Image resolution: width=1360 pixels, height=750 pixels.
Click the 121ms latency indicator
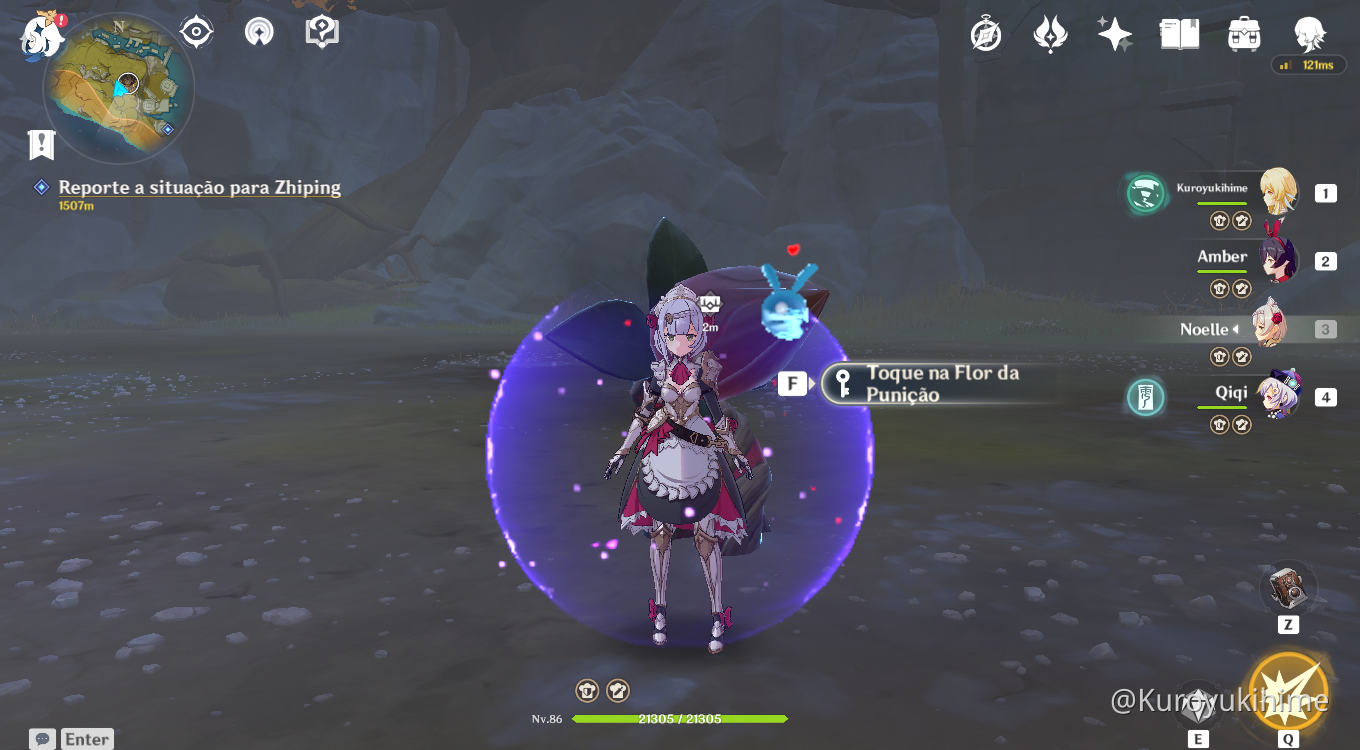1308,62
